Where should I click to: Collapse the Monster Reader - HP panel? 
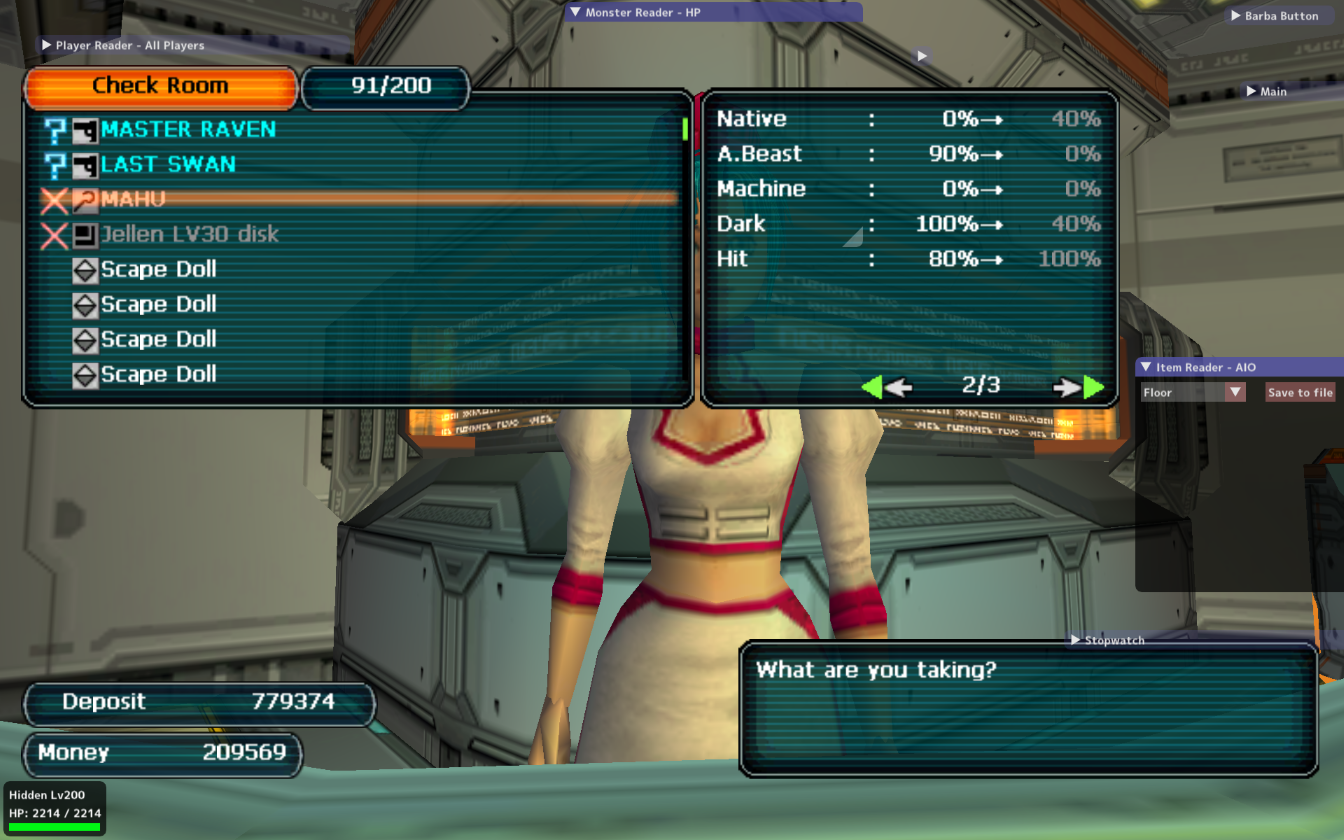pos(575,13)
